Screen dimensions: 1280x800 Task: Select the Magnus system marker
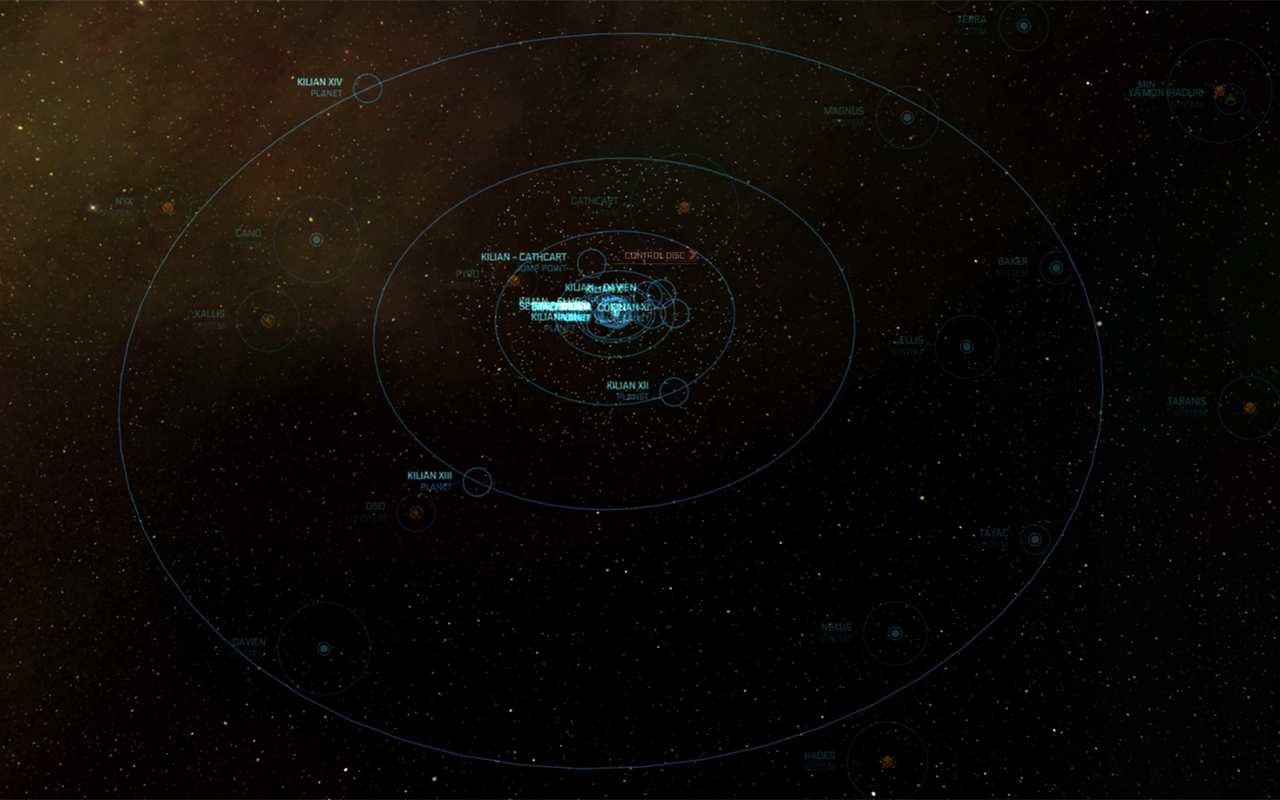(907, 118)
